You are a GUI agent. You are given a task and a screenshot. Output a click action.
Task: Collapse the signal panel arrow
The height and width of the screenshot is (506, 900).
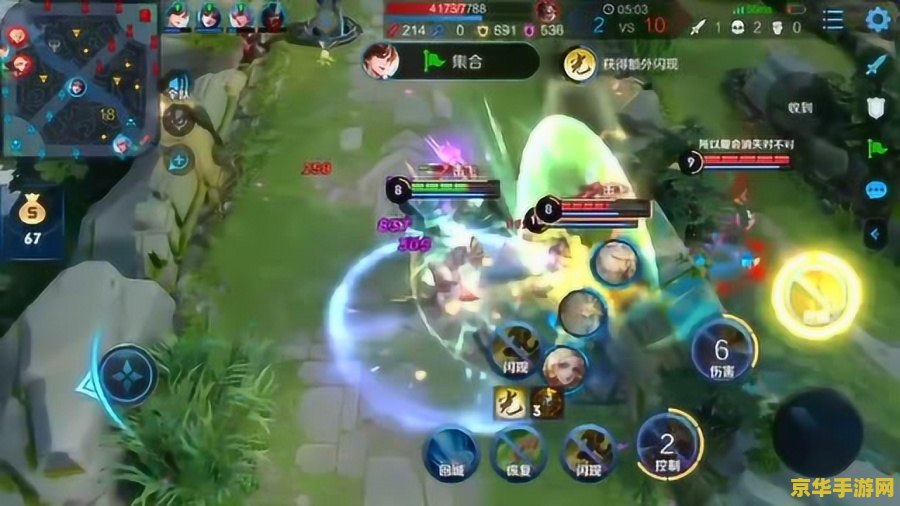[876, 233]
